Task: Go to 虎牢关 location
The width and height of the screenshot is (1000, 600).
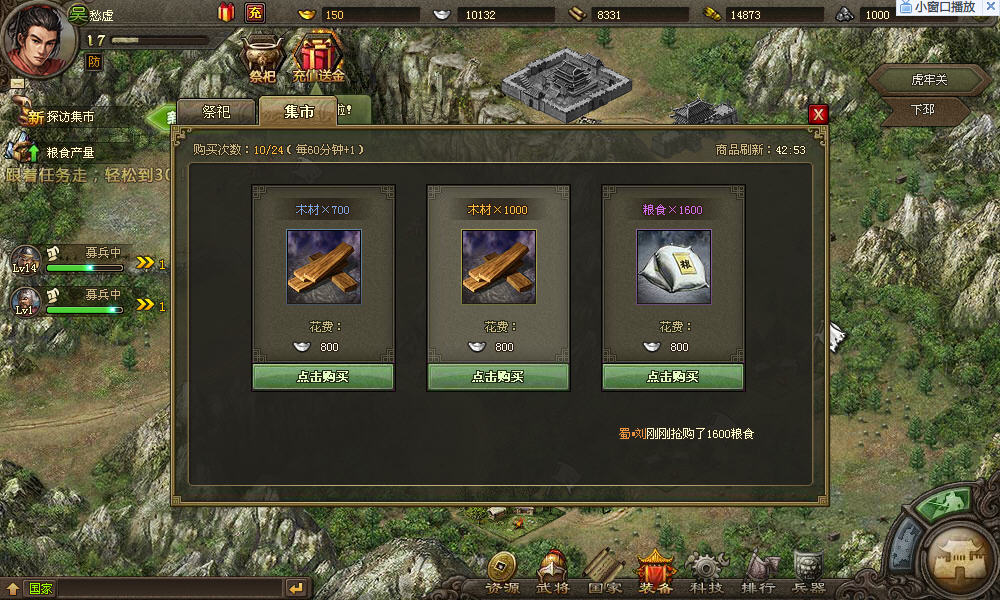Action: (x=927, y=80)
